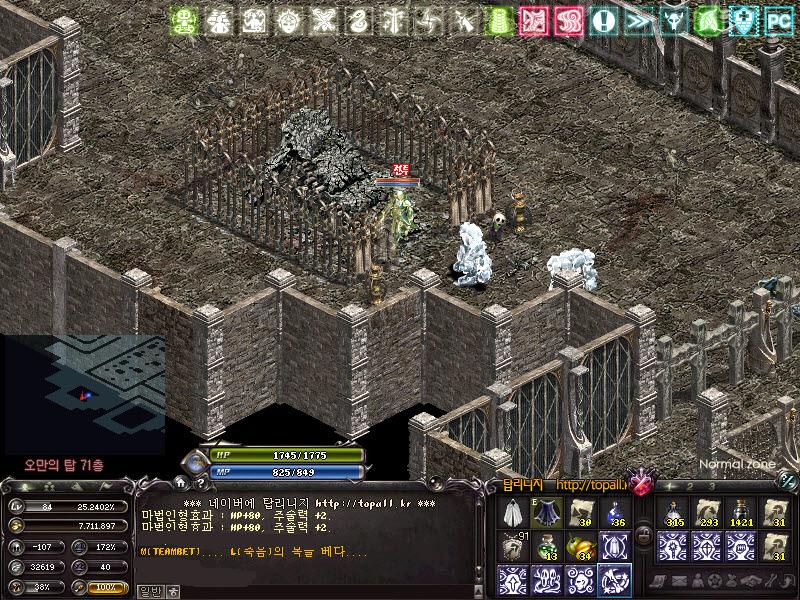Select the white cloak item slot
Viewport: 800px width, 600px height.
514,513
